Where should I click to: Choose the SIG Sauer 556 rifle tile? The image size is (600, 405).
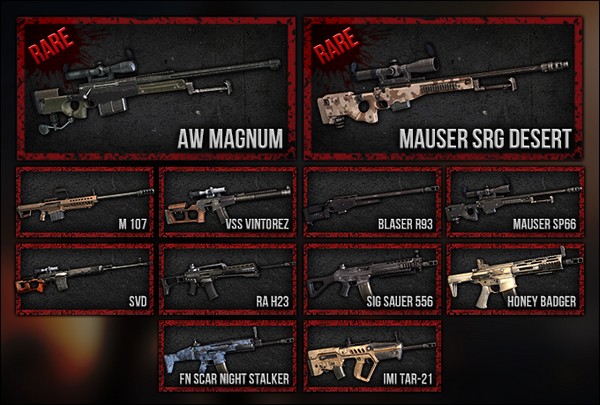pos(372,278)
